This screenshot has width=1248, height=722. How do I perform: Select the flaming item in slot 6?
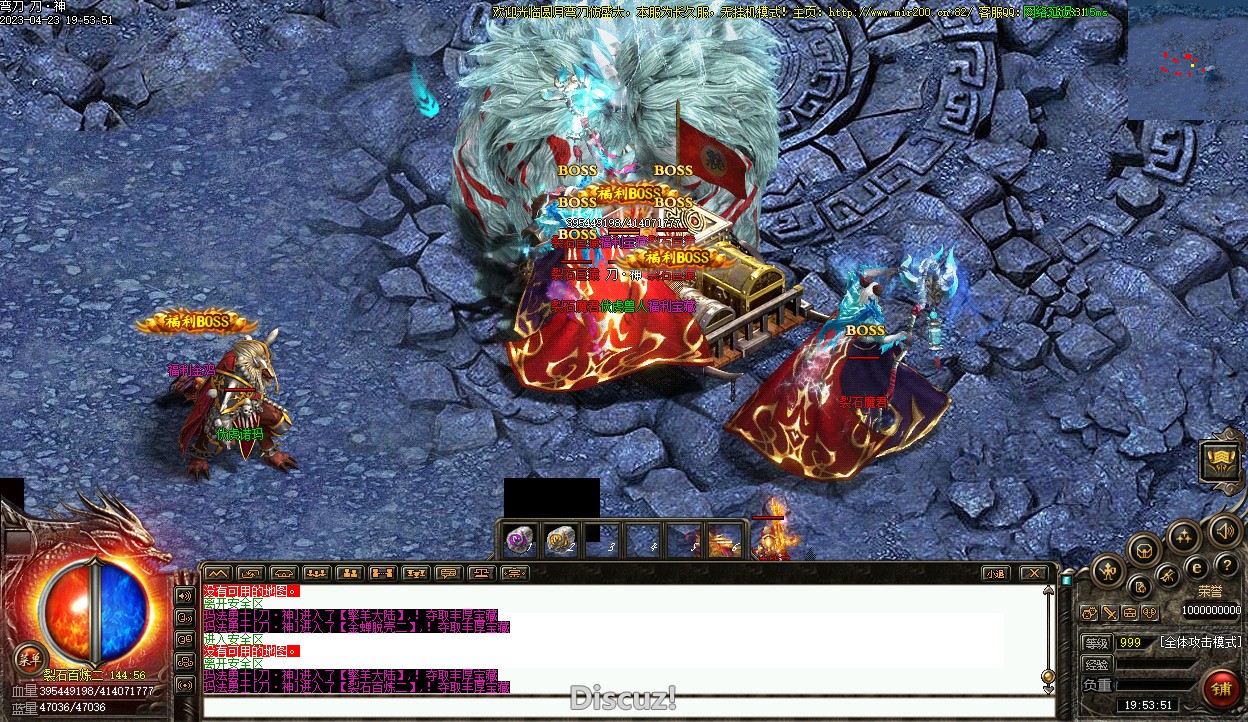(x=722, y=541)
